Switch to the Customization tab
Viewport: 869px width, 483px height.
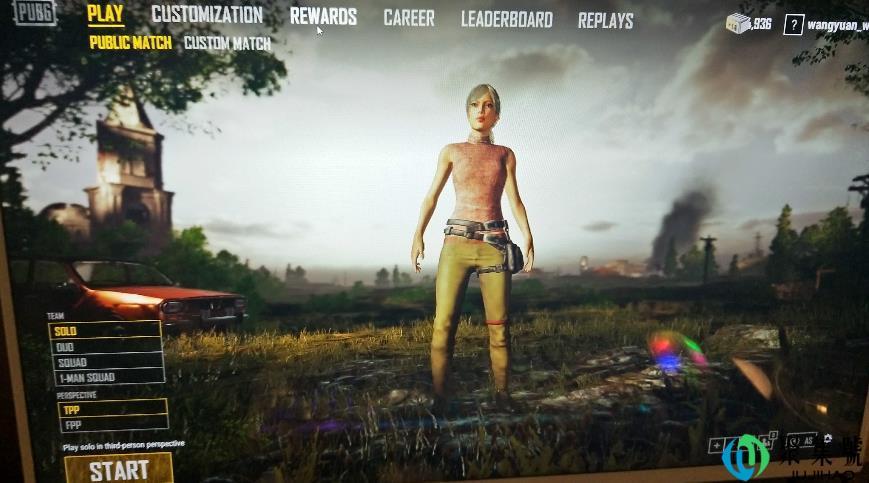coord(207,16)
